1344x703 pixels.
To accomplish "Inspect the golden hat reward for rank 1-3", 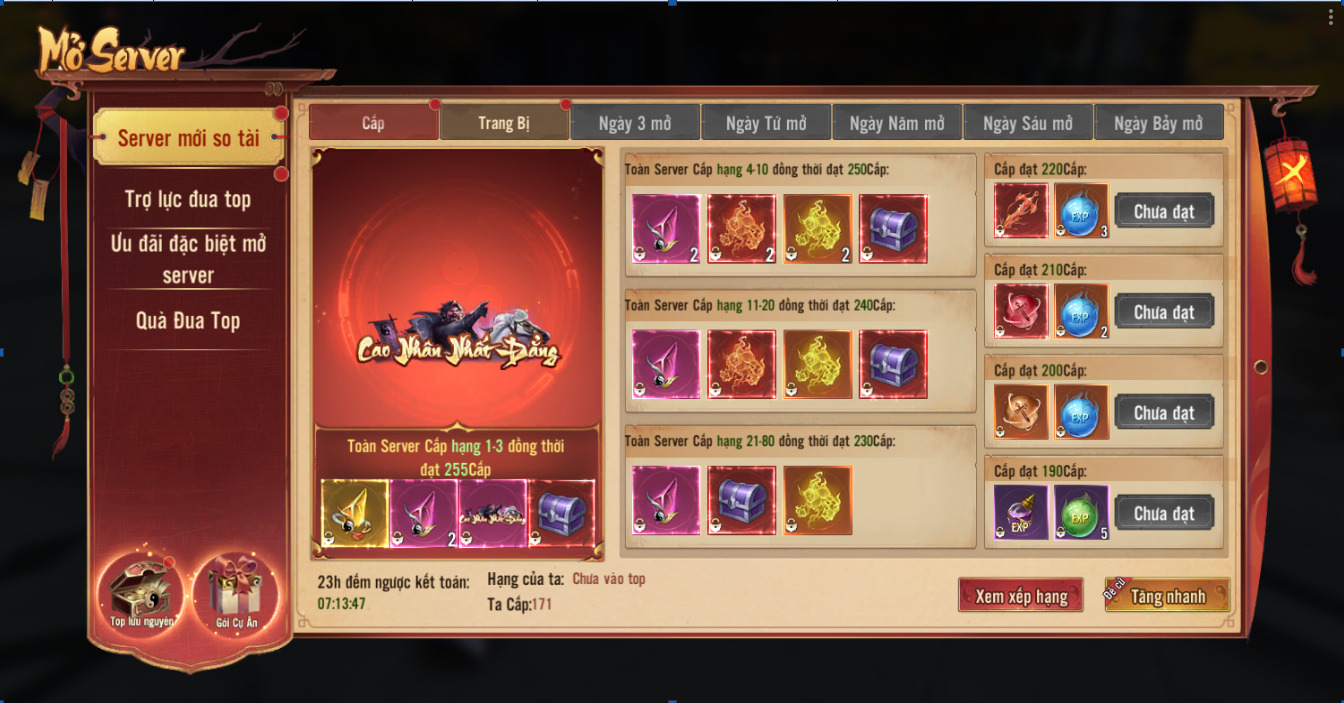I will [x=354, y=513].
